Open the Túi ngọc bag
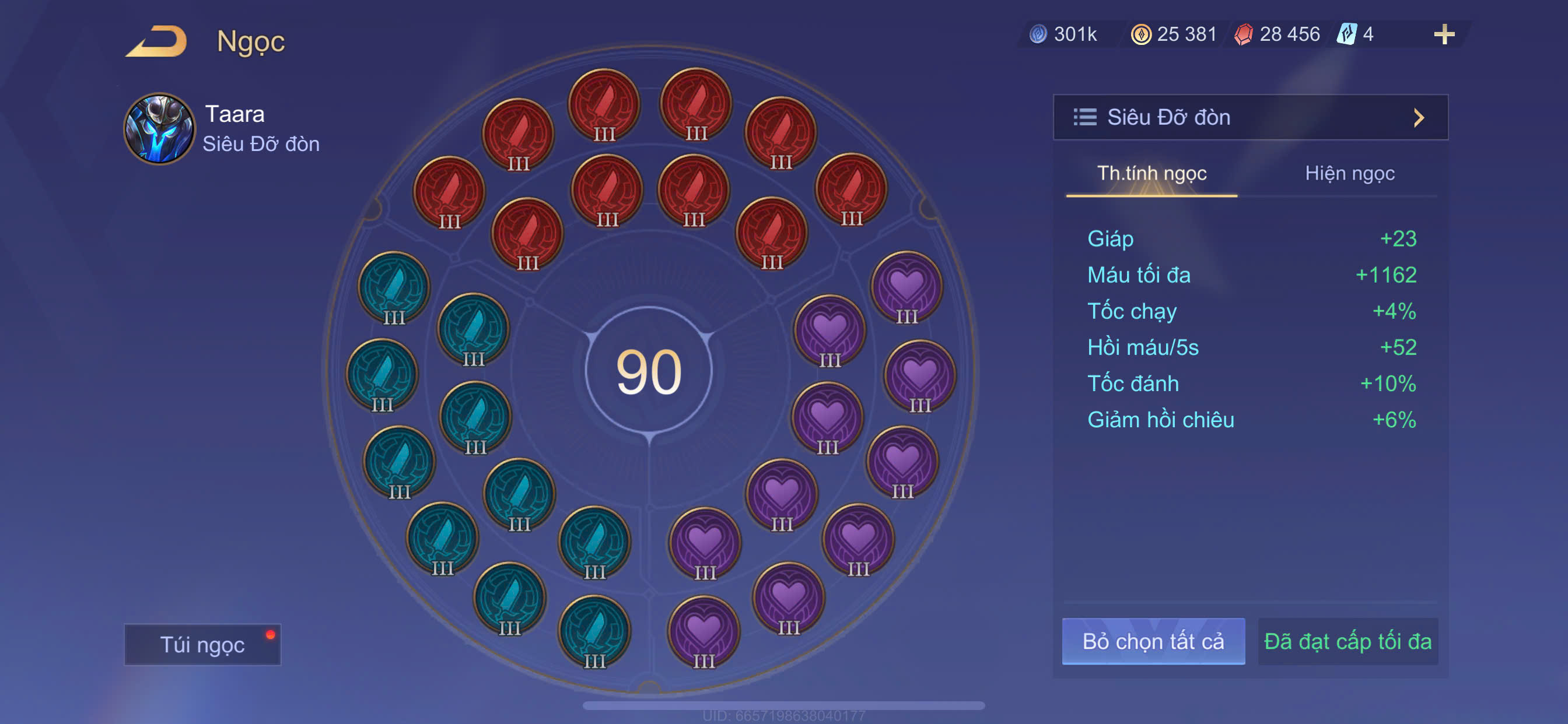The height and width of the screenshot is (724, 1568). tap(202, 644)
